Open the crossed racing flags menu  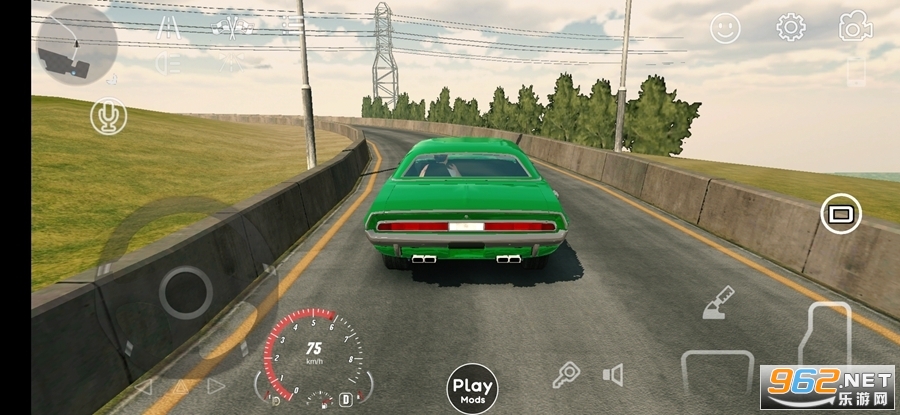(234, 26)
